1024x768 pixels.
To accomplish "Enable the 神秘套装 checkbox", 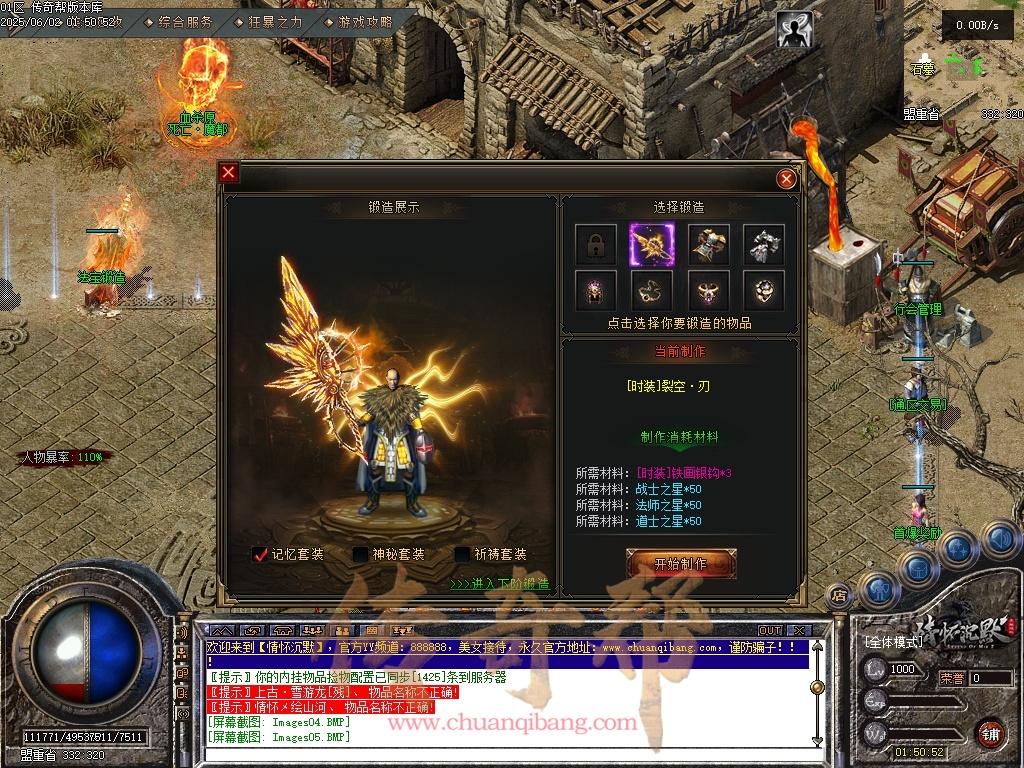I will tap(361, 554).
